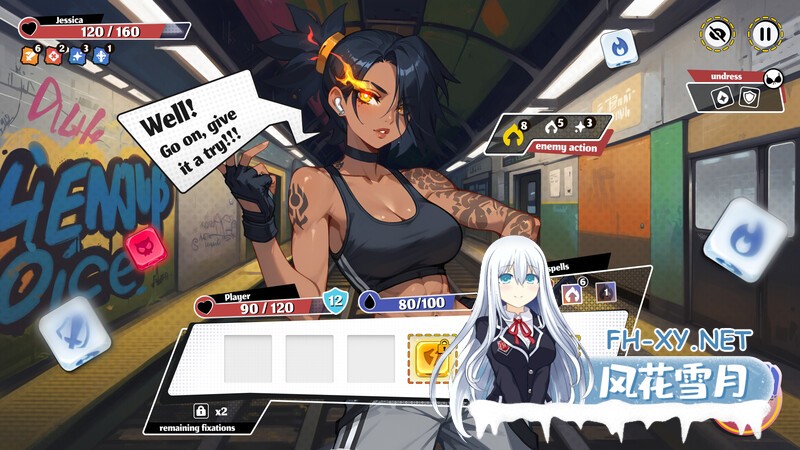The width and height of the screenshot is (800, 450).
Task: Click the remaining fixations lock icon
Action: pos(200,411)
